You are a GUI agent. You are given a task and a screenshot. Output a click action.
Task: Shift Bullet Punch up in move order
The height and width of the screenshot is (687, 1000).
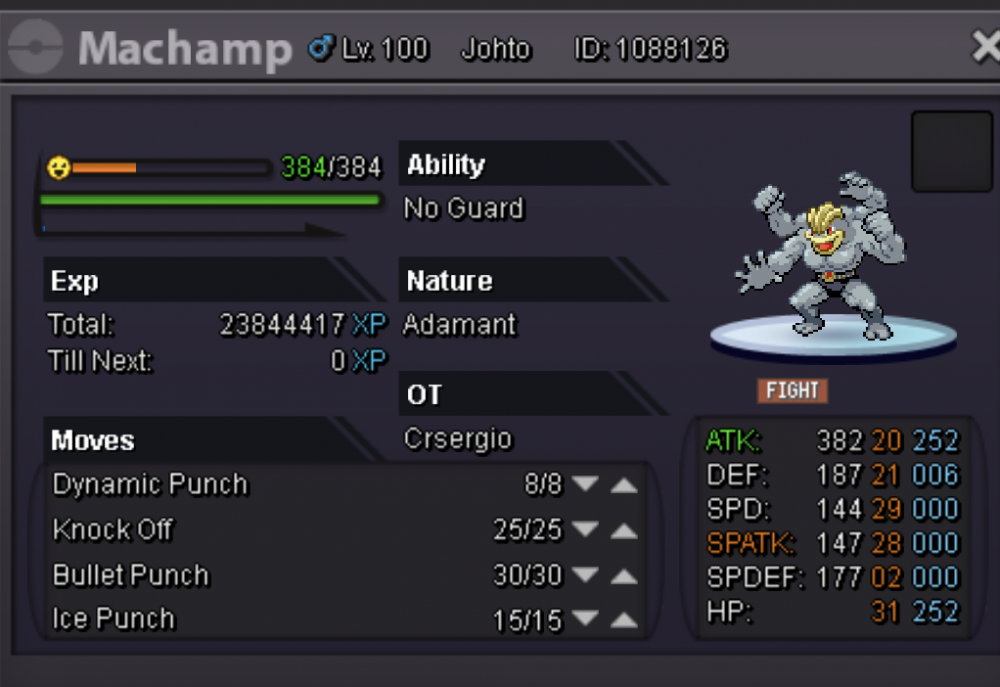click(x=624, y=576)
